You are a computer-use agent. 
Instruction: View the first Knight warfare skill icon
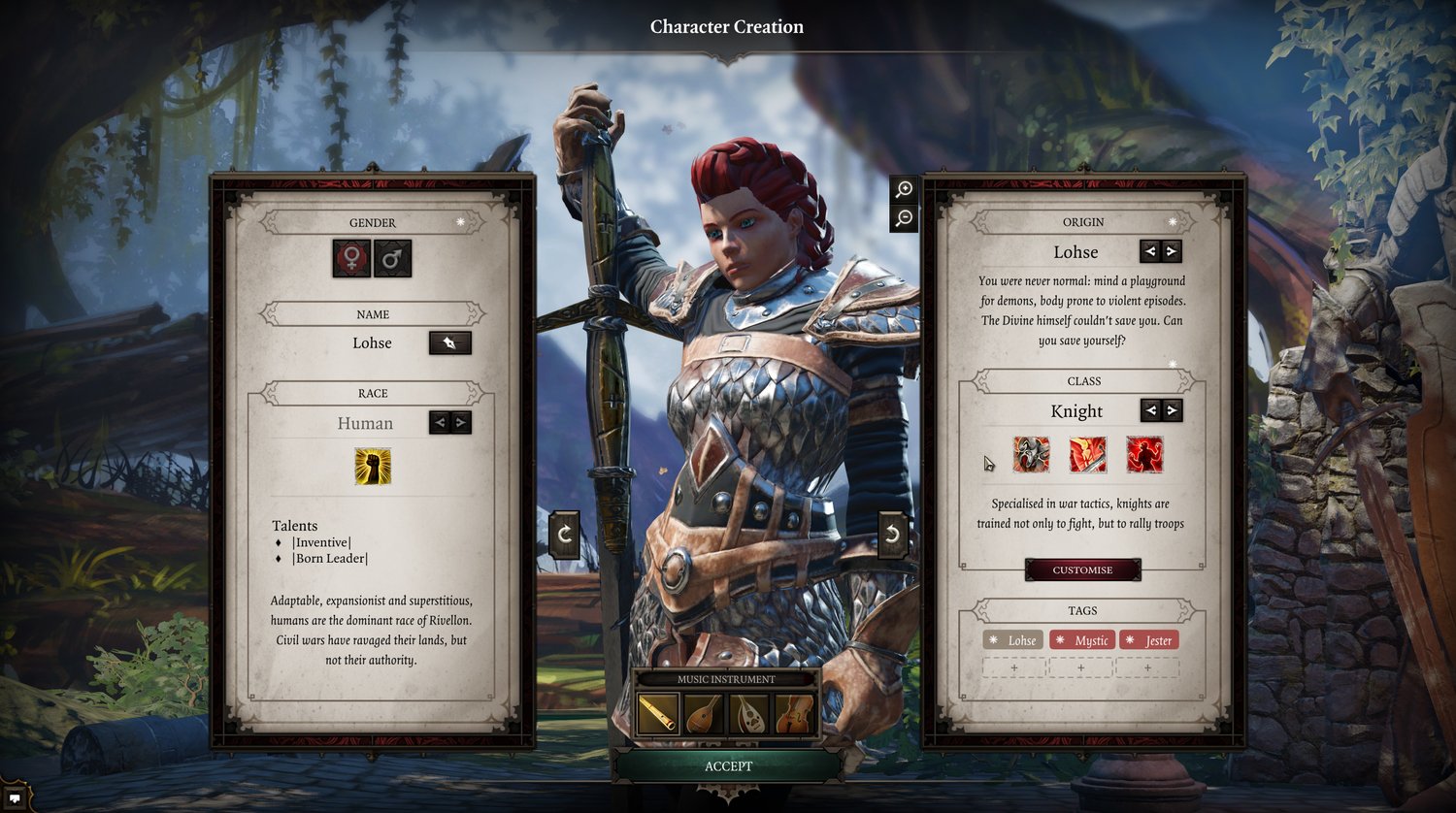pos(1032,454)
